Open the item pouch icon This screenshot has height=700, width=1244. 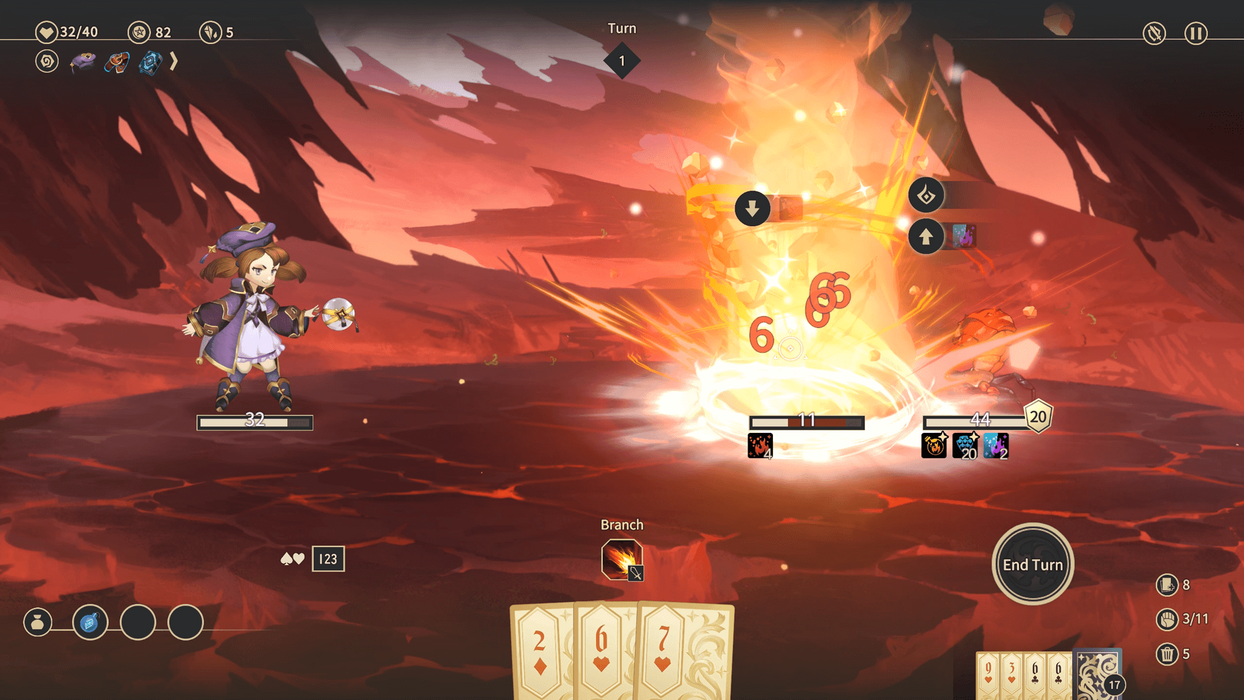pos(38,623)
